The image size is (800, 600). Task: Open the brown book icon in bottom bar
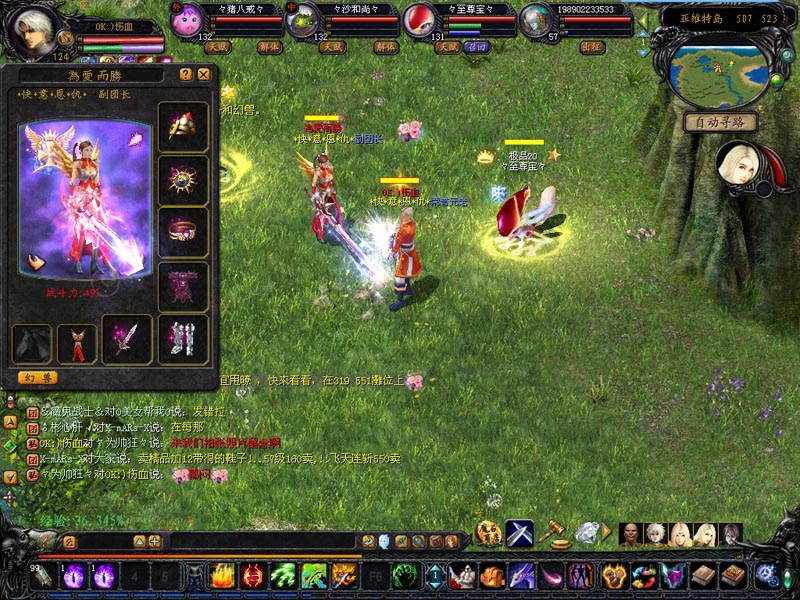point(706,575)
